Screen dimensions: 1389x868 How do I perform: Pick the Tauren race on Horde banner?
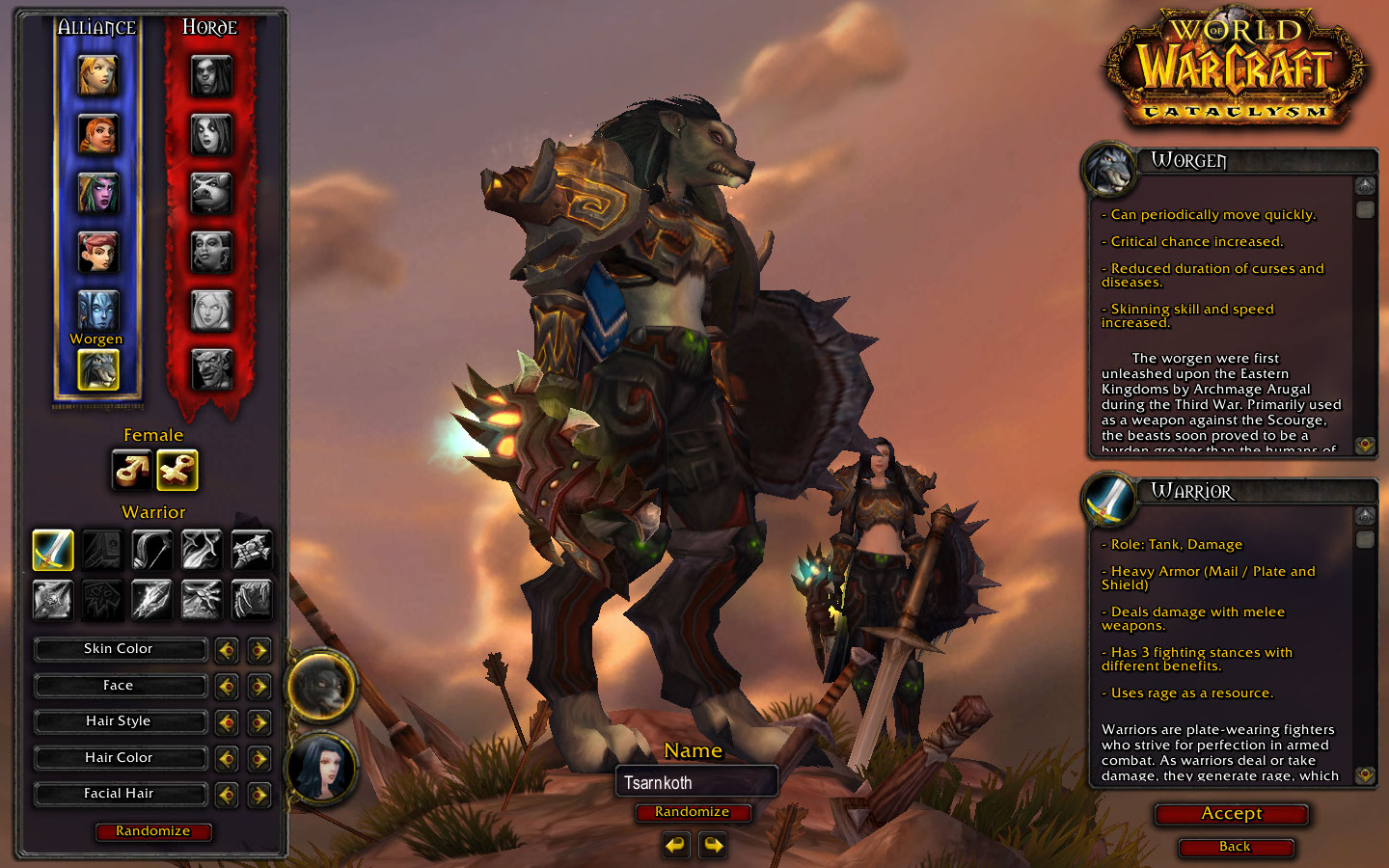(211, 194)
